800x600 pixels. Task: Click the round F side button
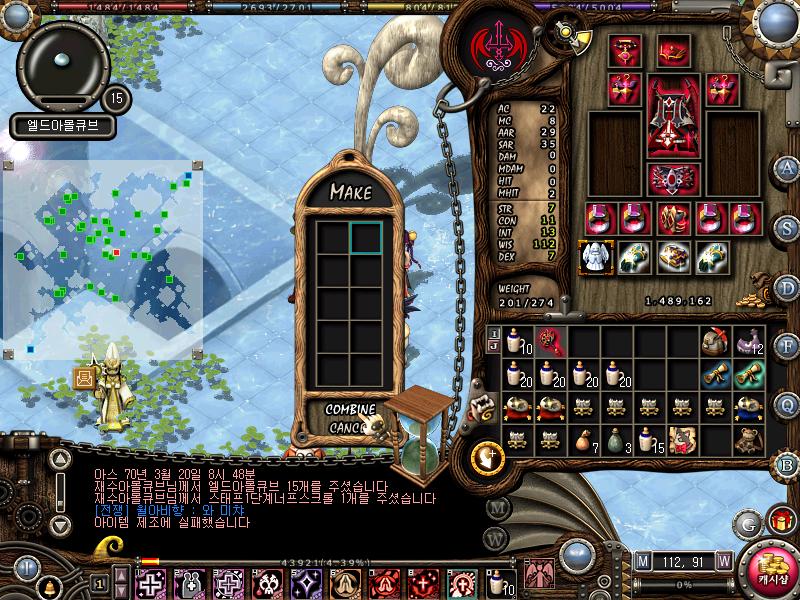pyautogui.click(x=787, y=346)
